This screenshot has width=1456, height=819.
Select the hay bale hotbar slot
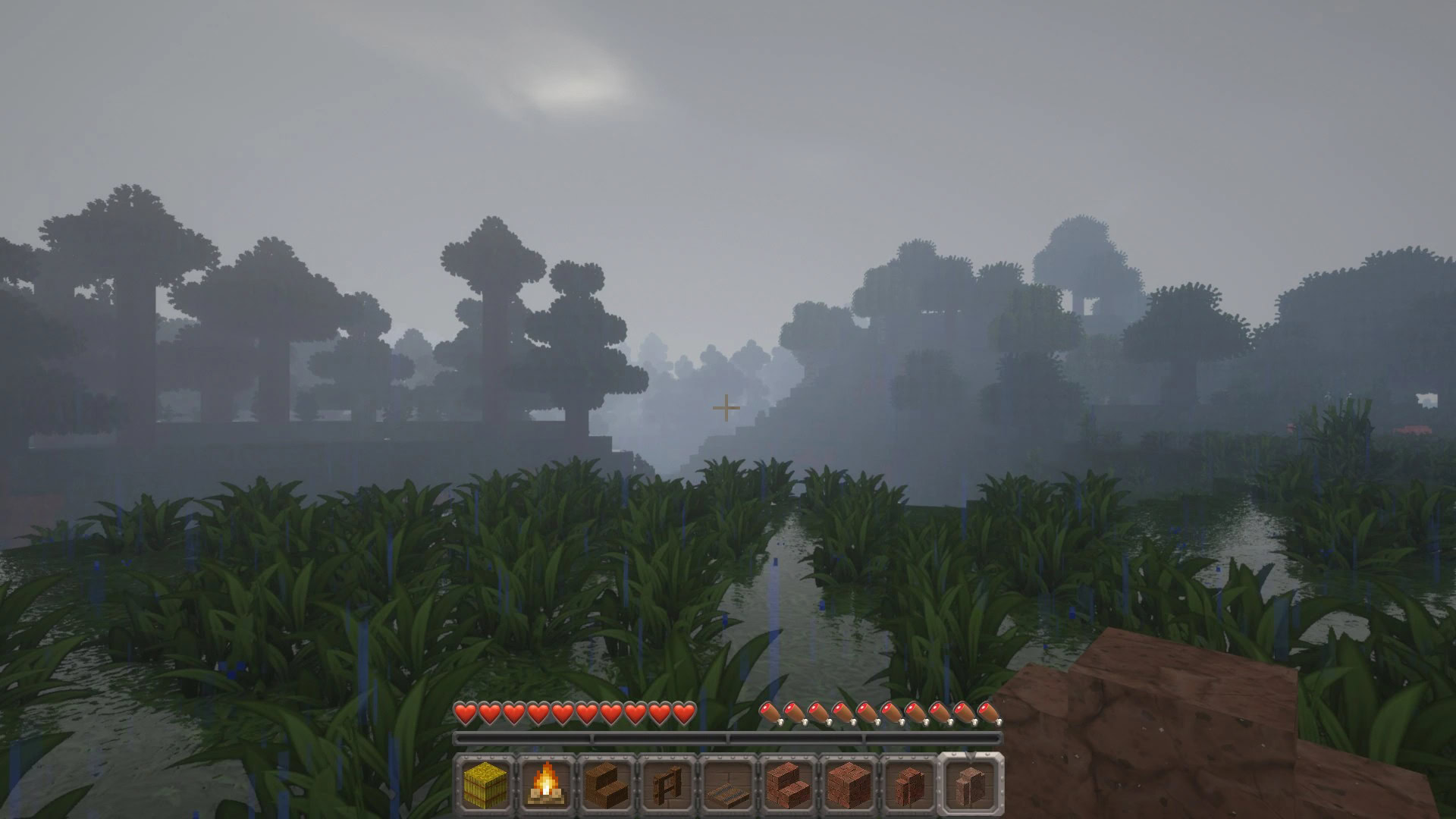485,784
